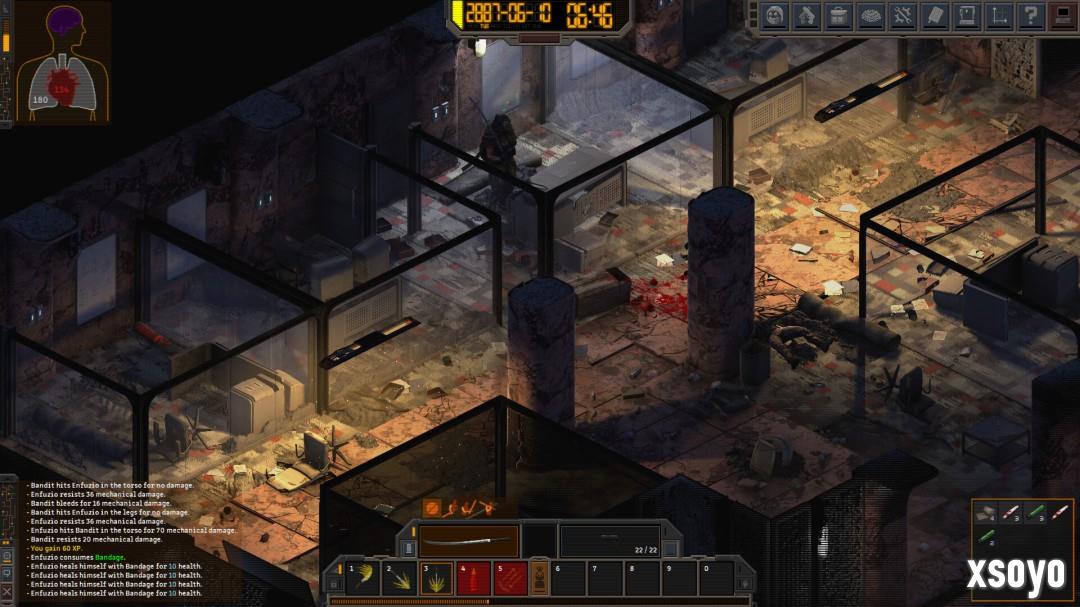Click the lantern-like icon between slots 5 and 6
The width and height of the screenshot is (1080, 607).
539,578
